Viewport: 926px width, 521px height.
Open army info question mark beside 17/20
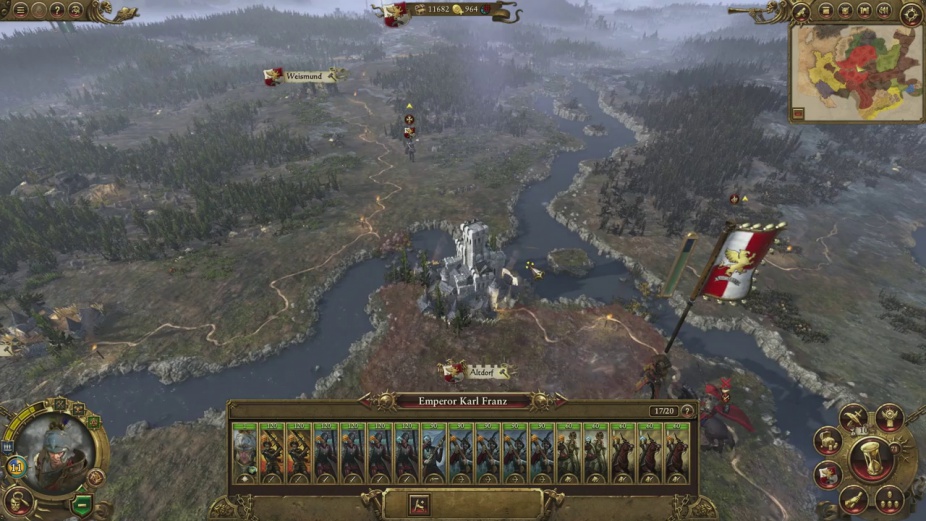(x=686, y=411)
